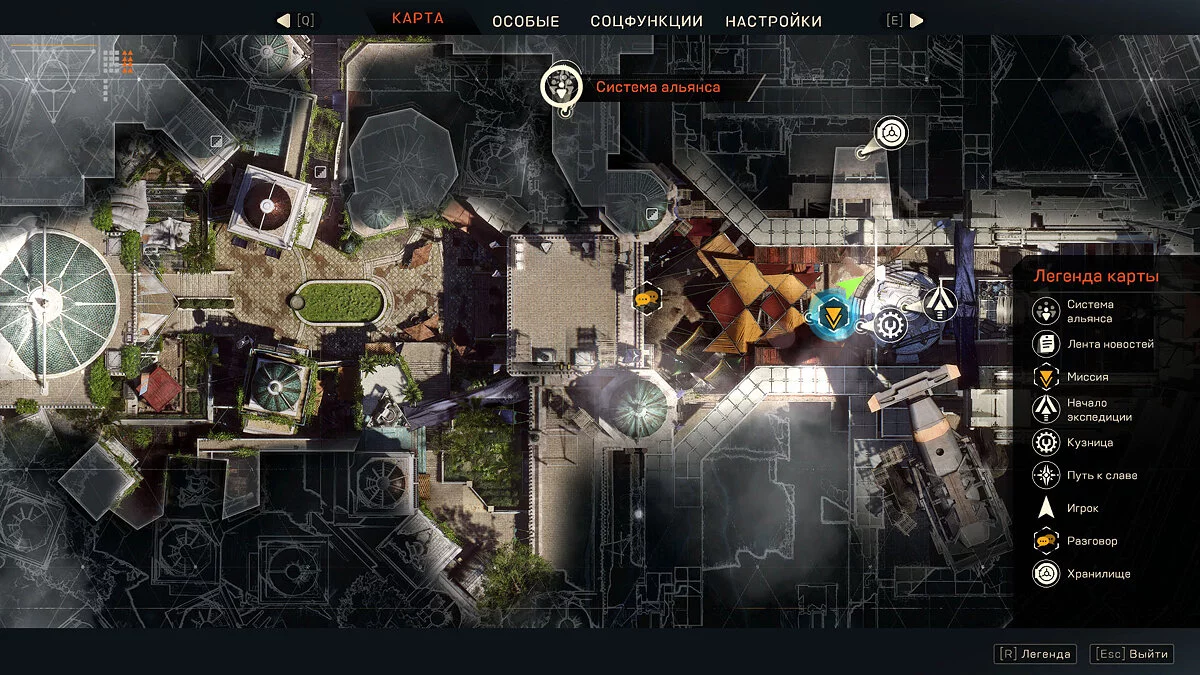Click the right arrow beside the tabs
The image size is (1200, 675).
pyautogui.click(x=916, y=20)
